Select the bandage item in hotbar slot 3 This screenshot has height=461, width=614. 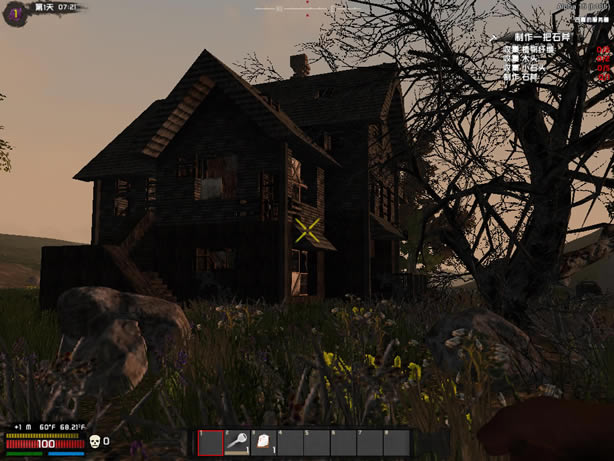coord(264,441)
